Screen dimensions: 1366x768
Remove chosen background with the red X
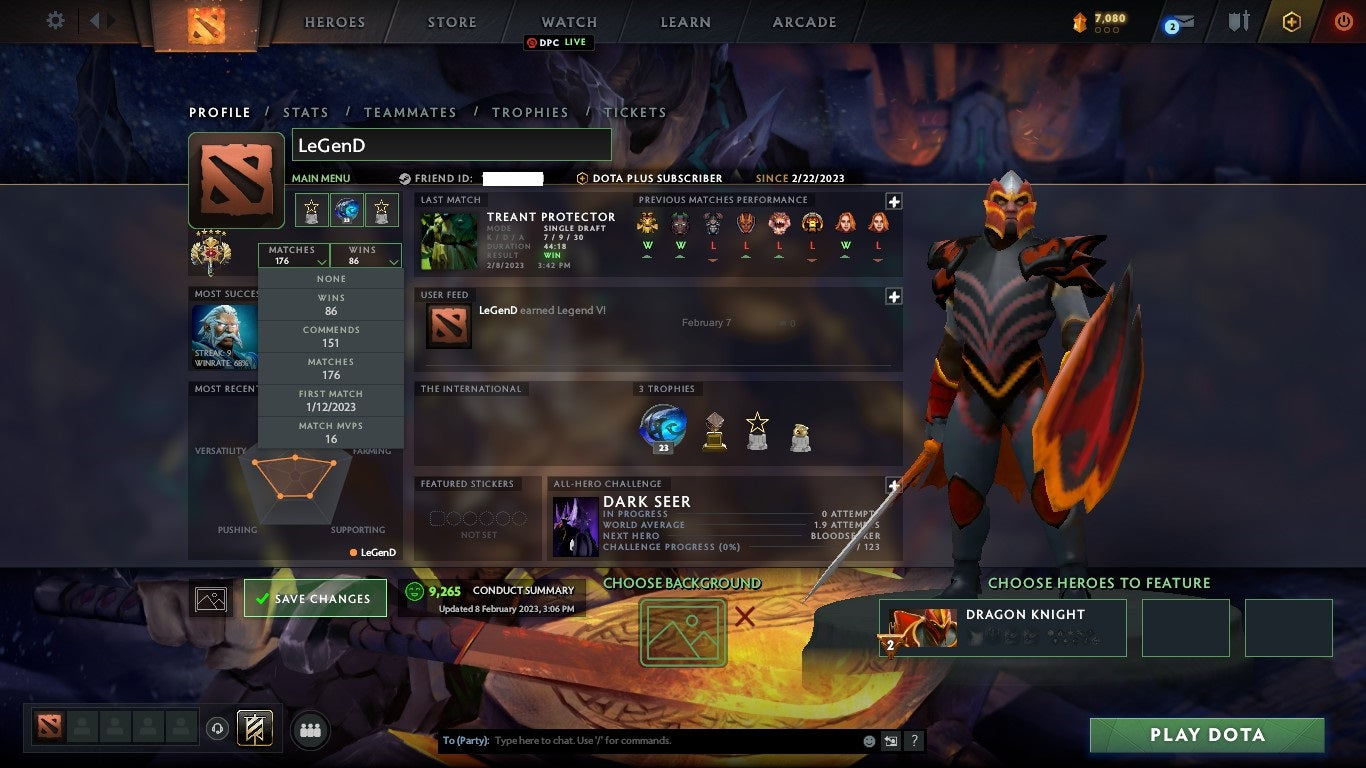744,618
